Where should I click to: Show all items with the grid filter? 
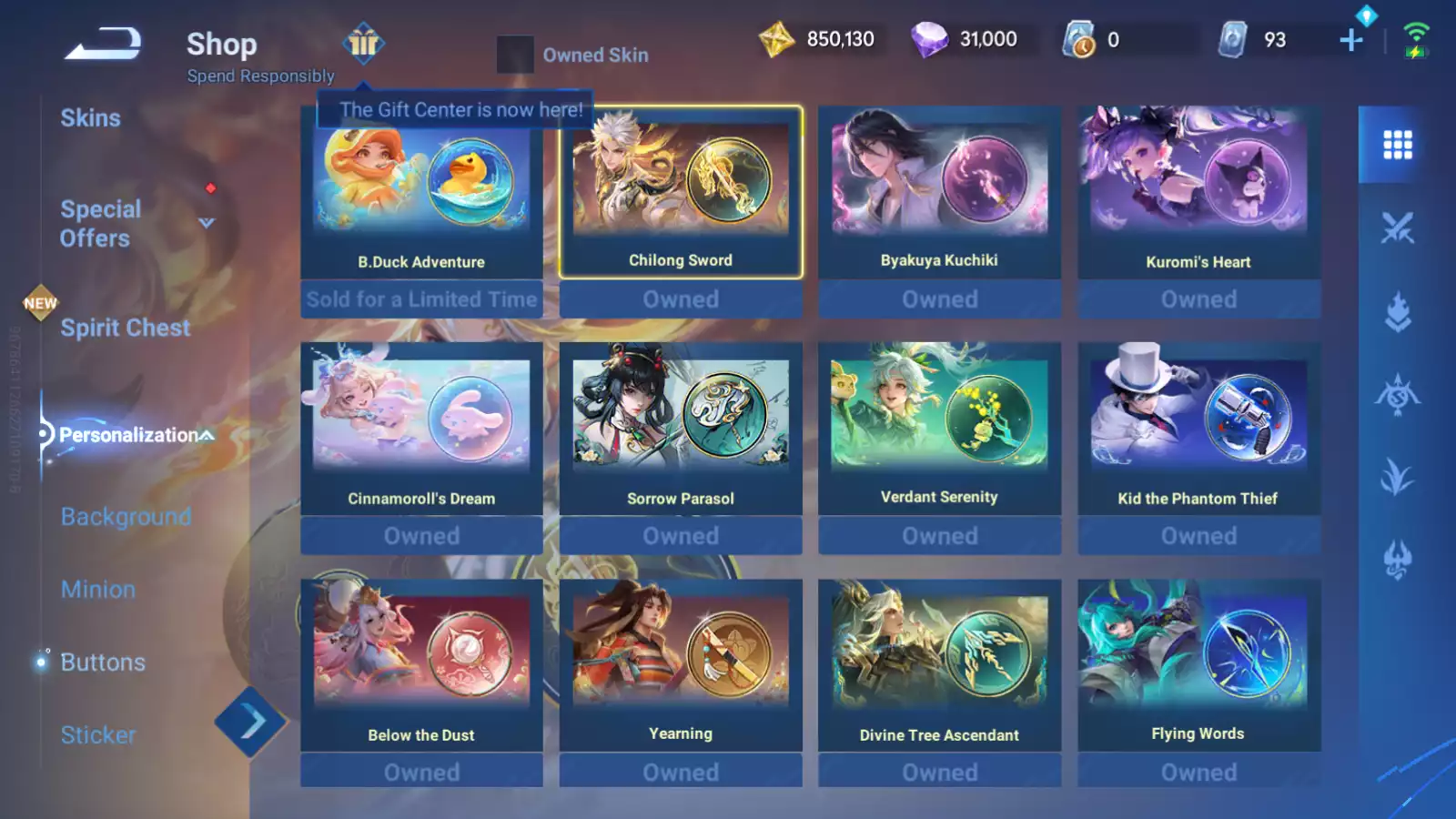(1397, 145)
